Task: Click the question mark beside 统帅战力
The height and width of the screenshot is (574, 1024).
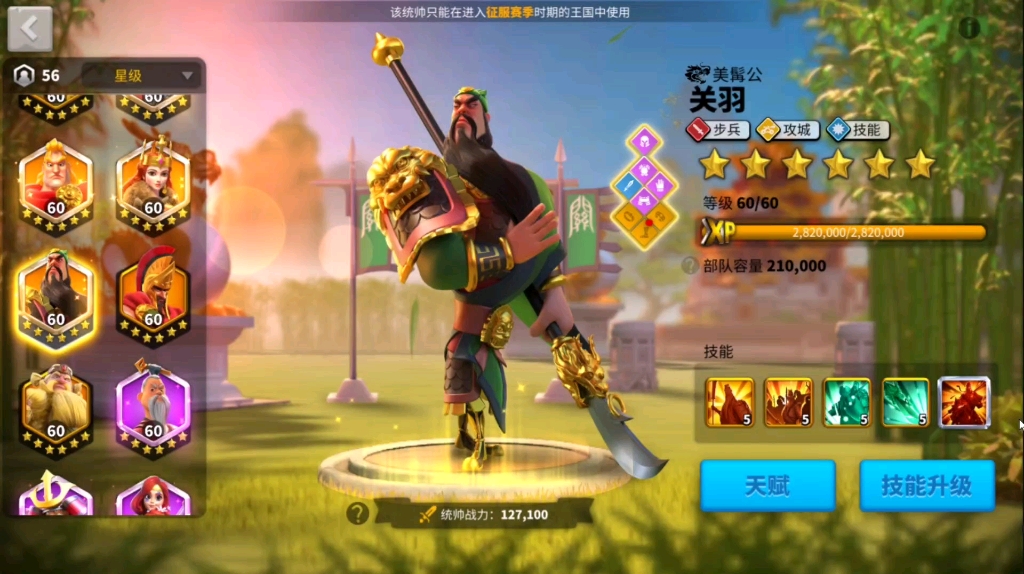Action: 357,514
